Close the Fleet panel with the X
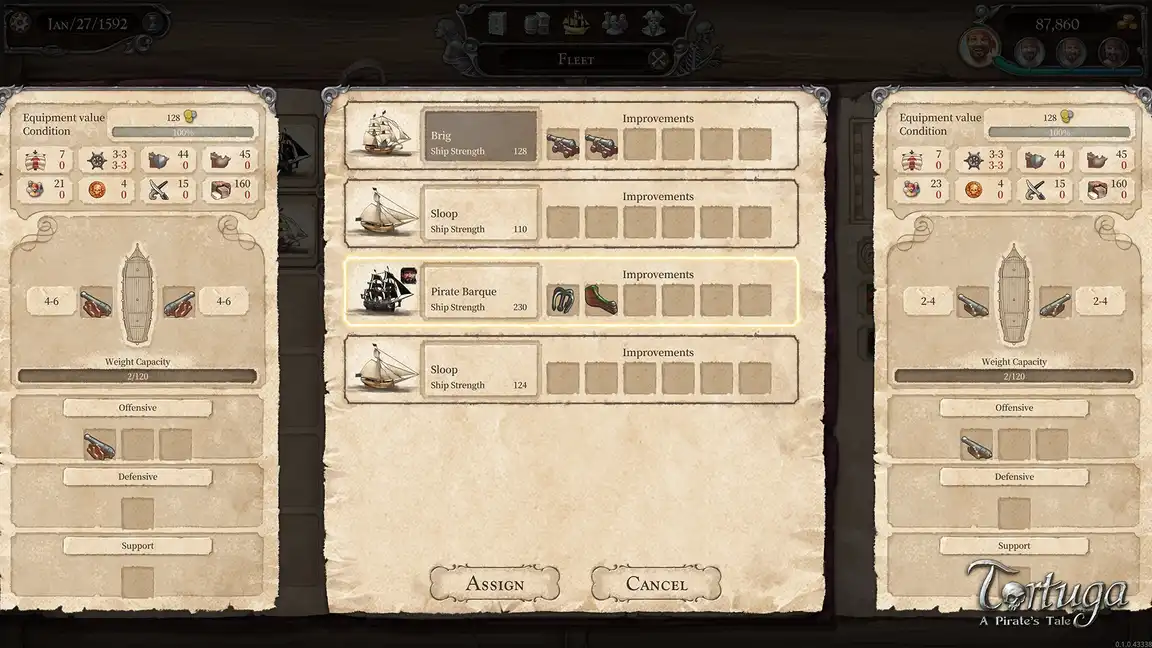Screen dimensions: 1152x648 [658, 59]
